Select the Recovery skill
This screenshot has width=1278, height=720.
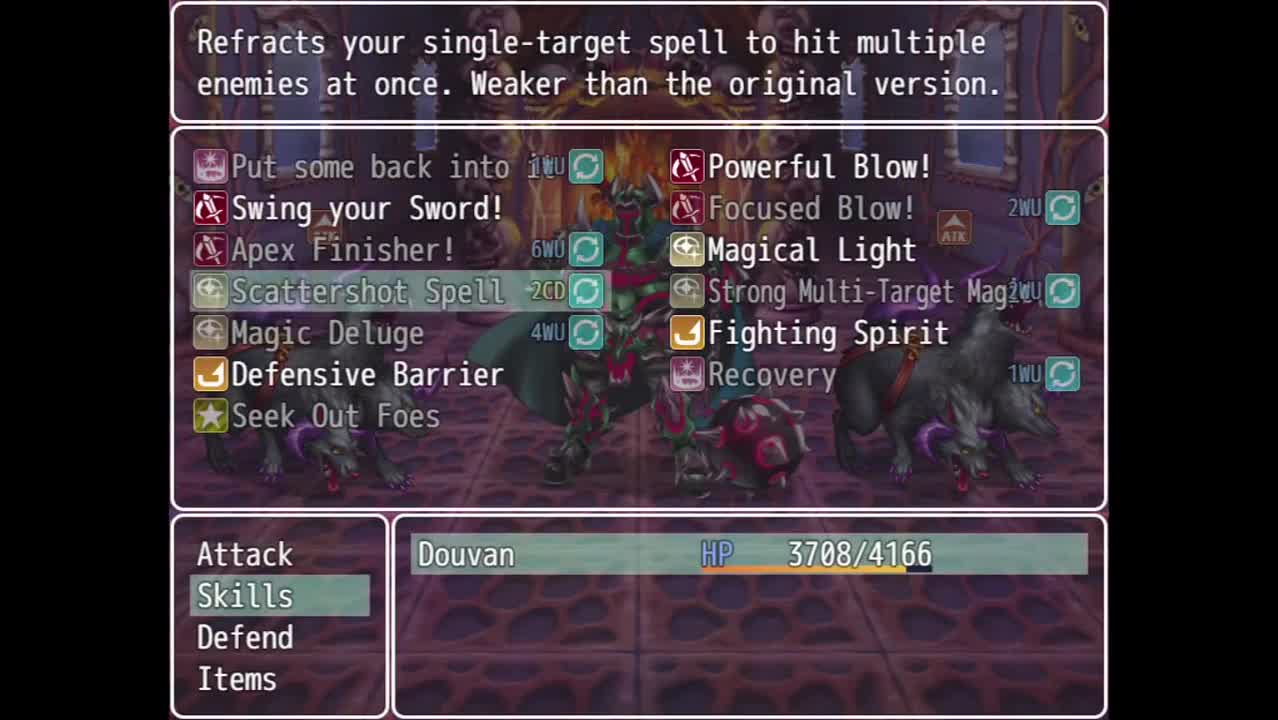(x=772, y=375)
